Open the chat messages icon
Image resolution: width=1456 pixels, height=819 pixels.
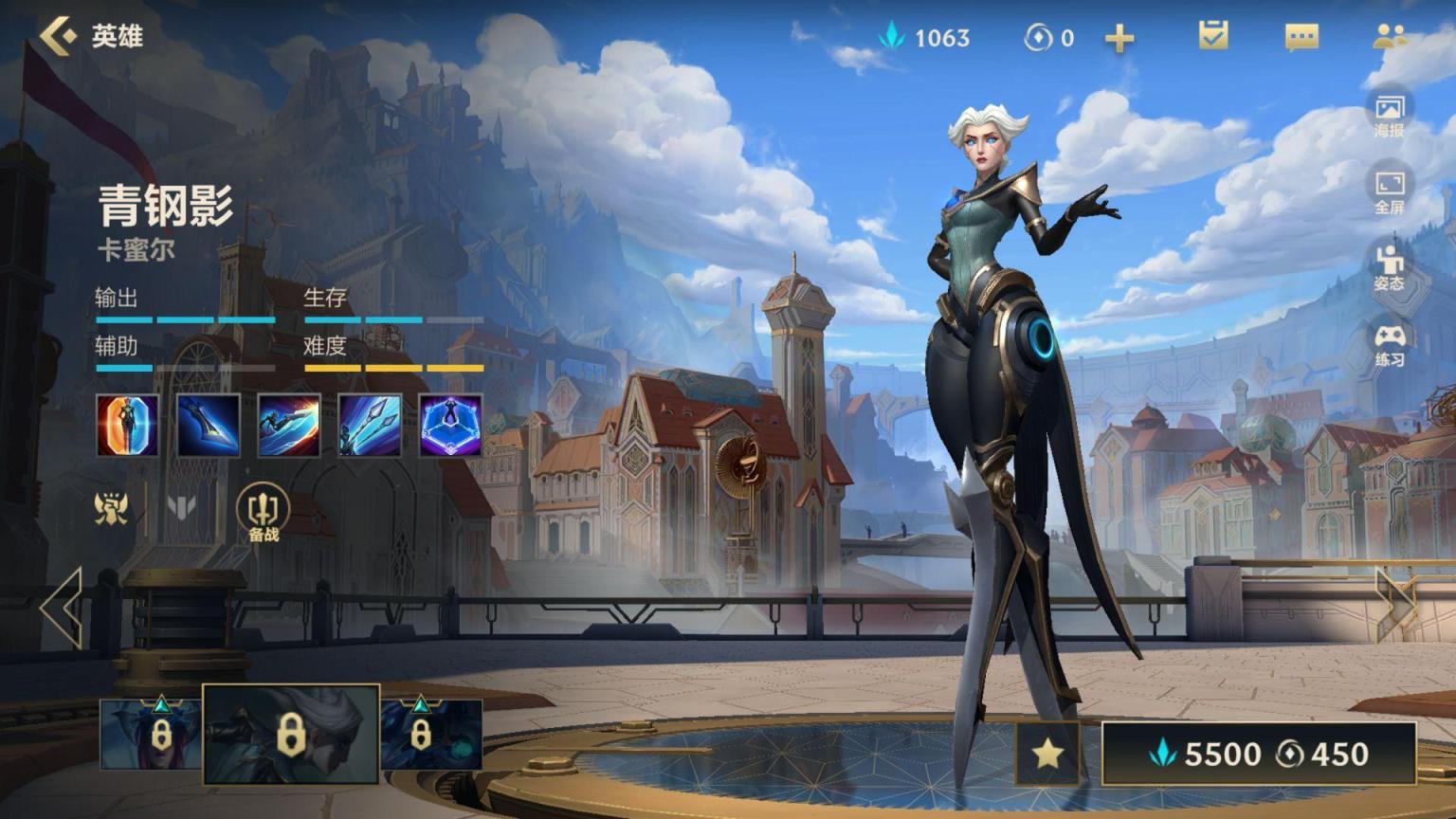pos(1301,37)
